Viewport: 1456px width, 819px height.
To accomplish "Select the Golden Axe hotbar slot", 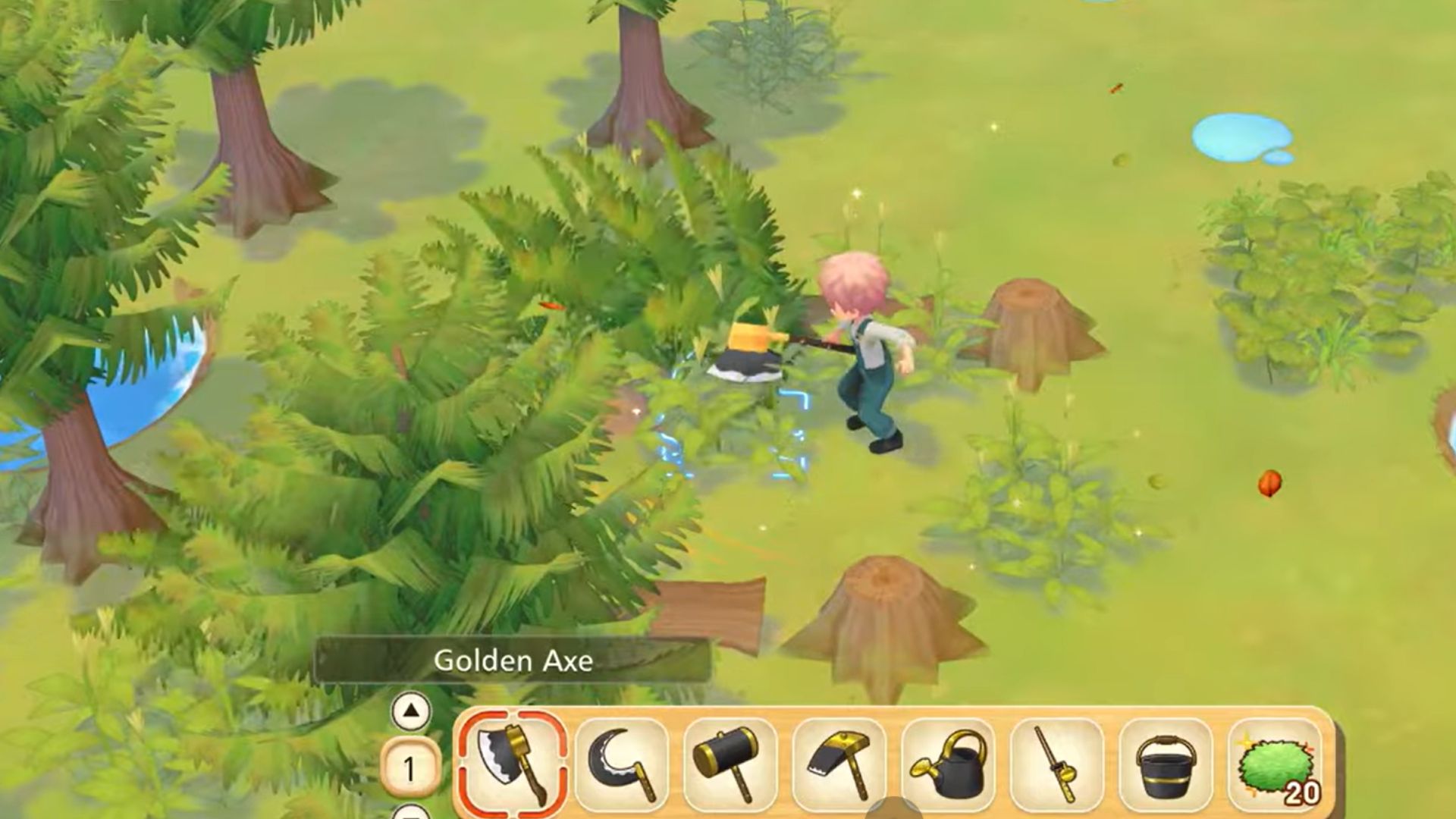I will tap(512, 766).
